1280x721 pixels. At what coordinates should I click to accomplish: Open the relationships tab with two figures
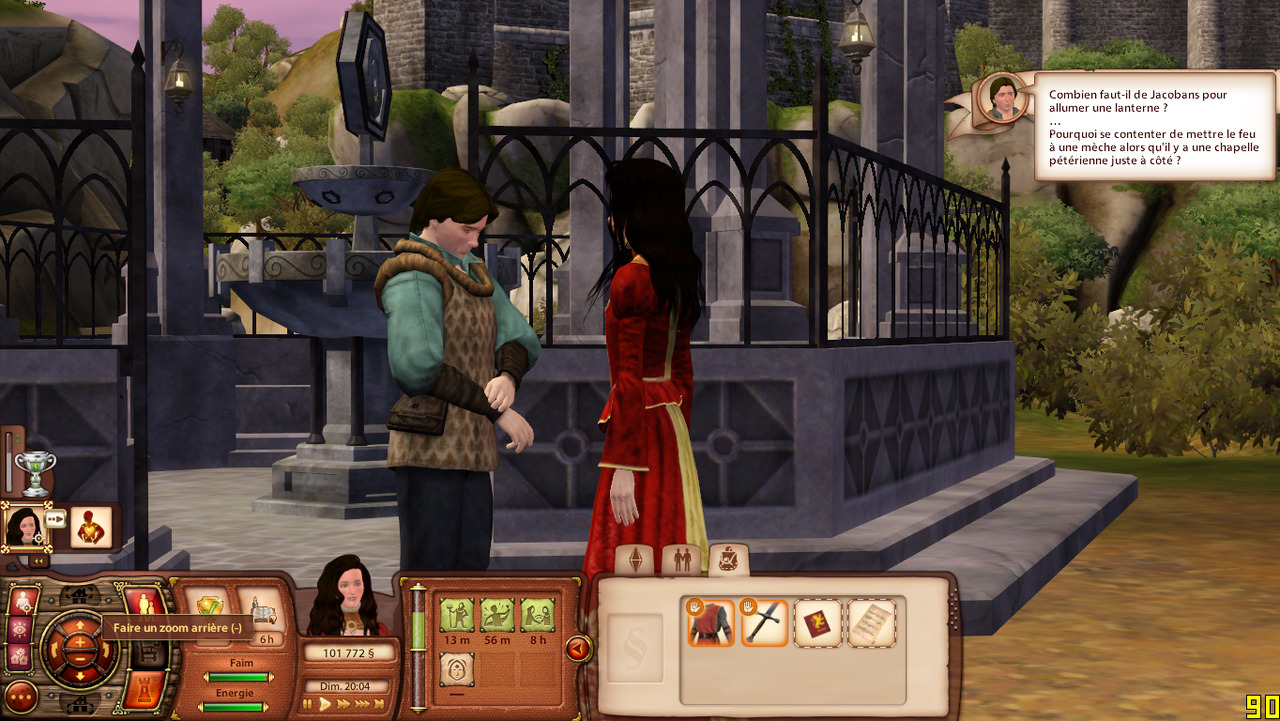682,559
